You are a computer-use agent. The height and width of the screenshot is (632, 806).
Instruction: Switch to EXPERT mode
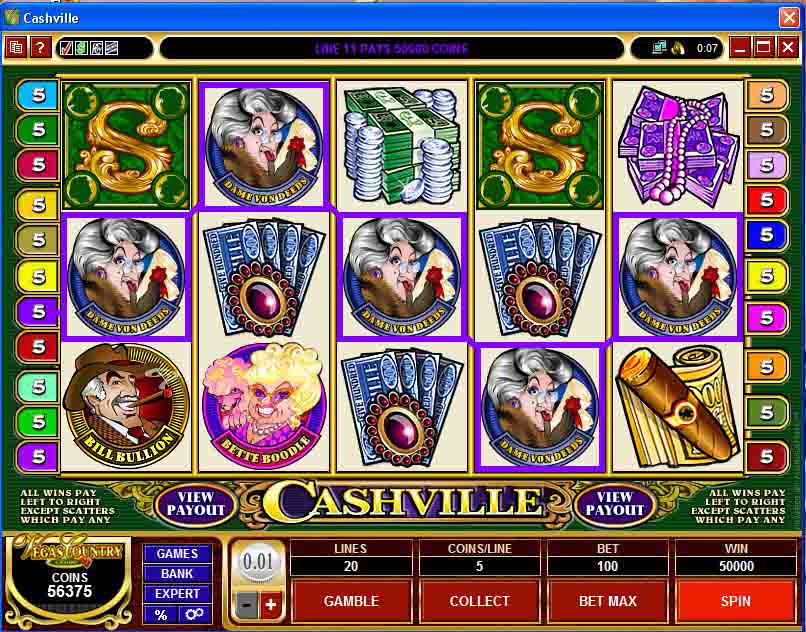point(177,593)
